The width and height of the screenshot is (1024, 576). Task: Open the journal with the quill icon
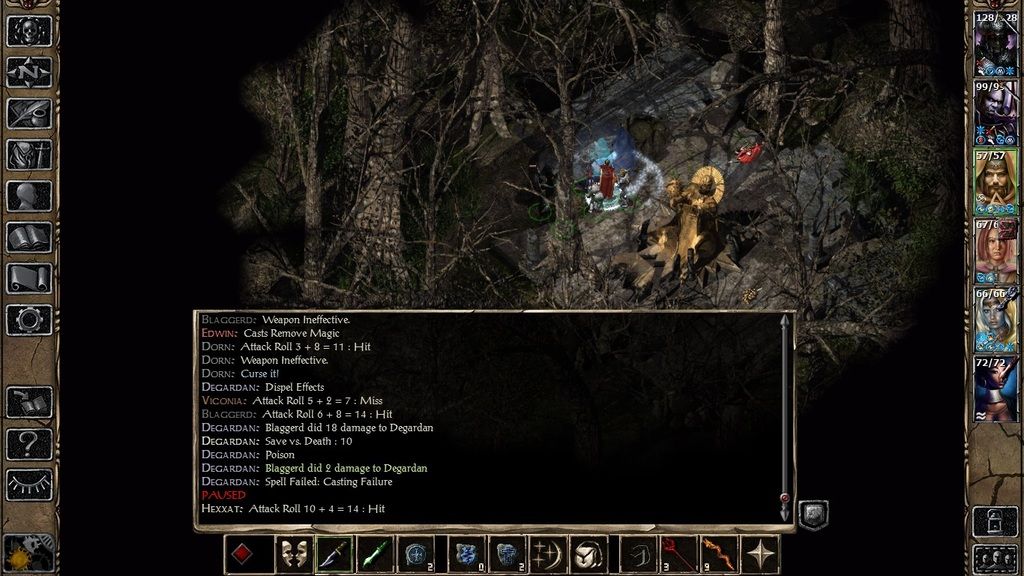click(x=28, y=113)
